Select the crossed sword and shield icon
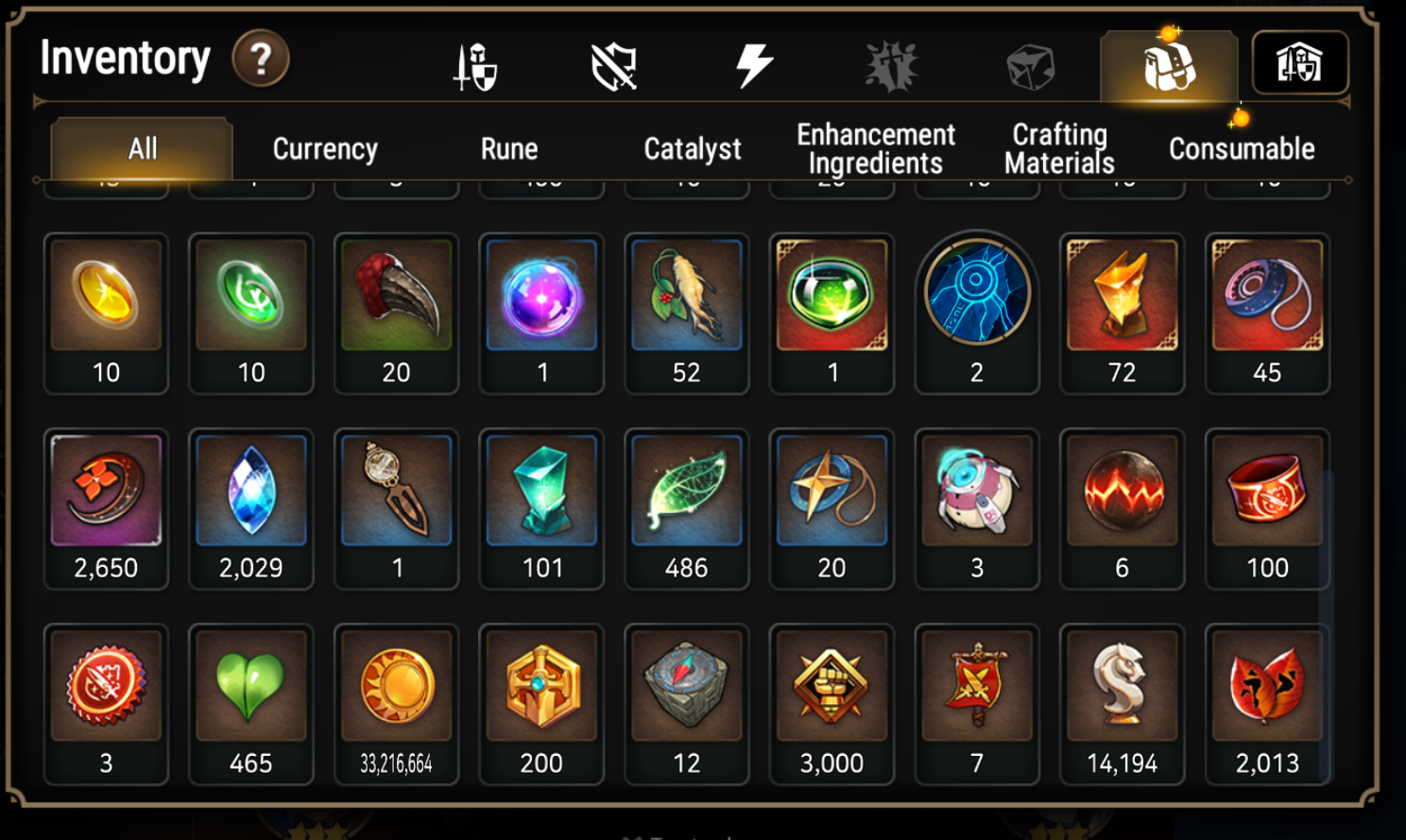This screenshot has width=1406, height=840. coord(472,63)
